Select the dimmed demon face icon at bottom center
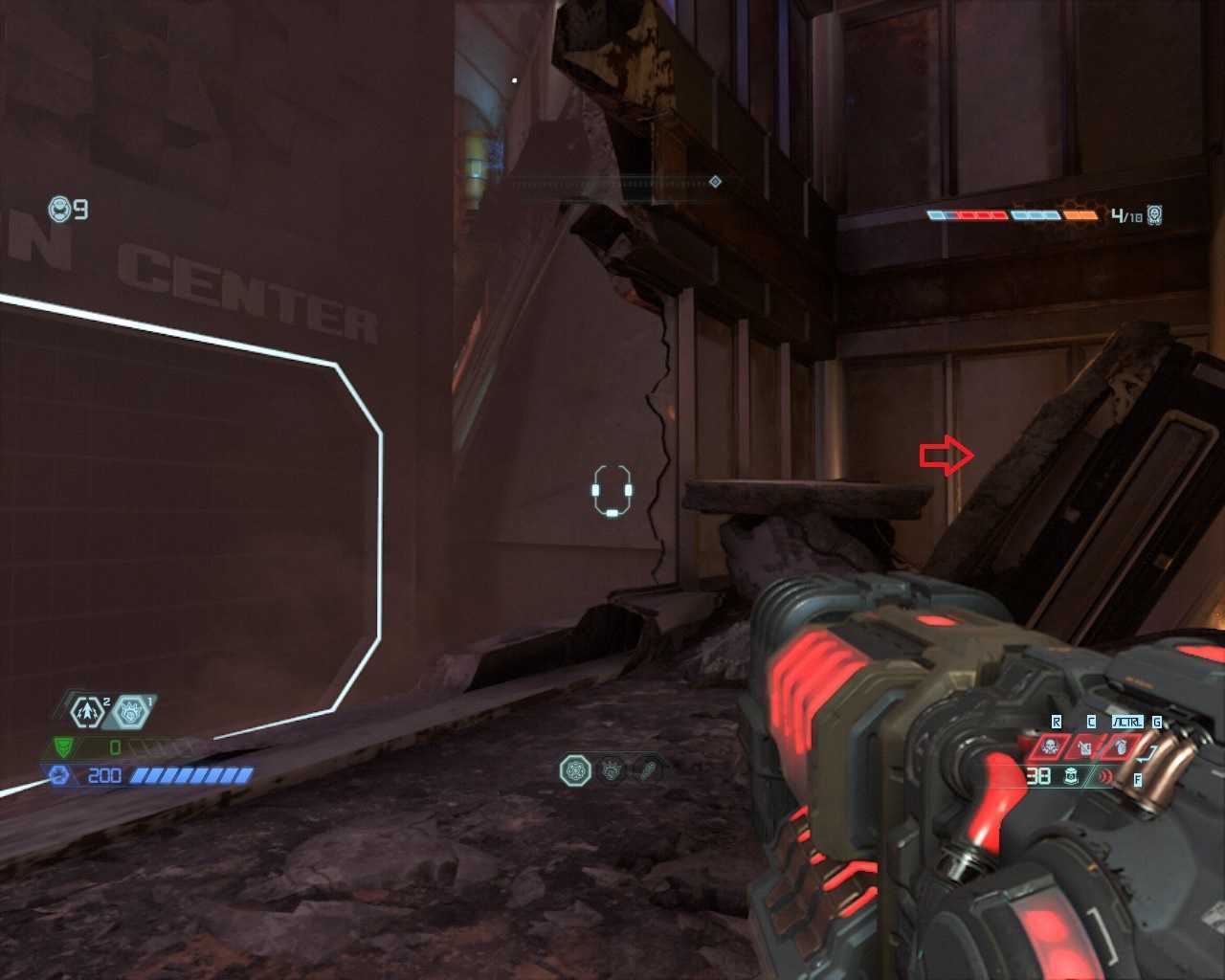Image resolution: width=1225 pixels, height=980 pixels. tap(612, 769)
